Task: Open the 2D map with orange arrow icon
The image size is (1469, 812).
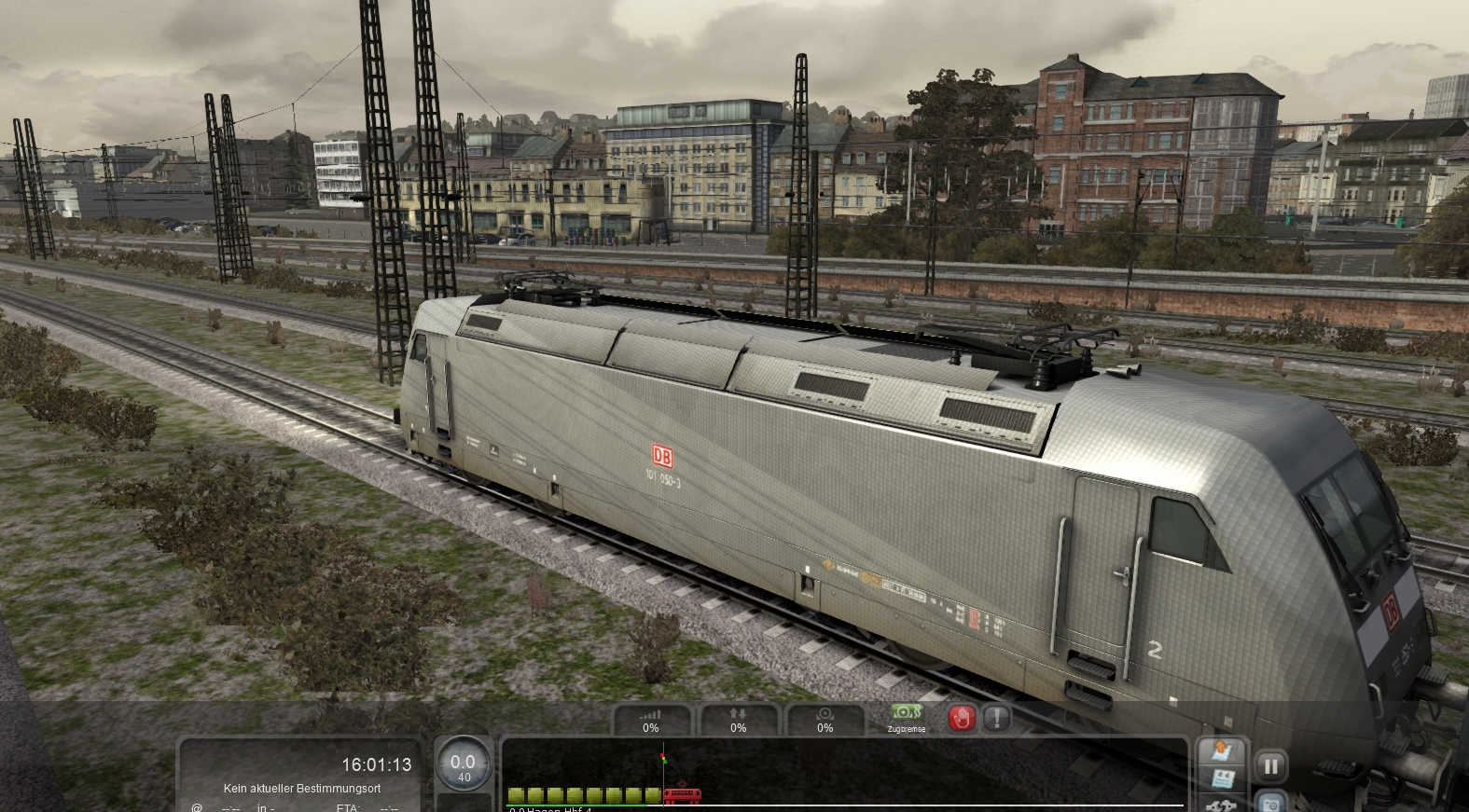Action: pyautogui.click(x=1222, y=750)
